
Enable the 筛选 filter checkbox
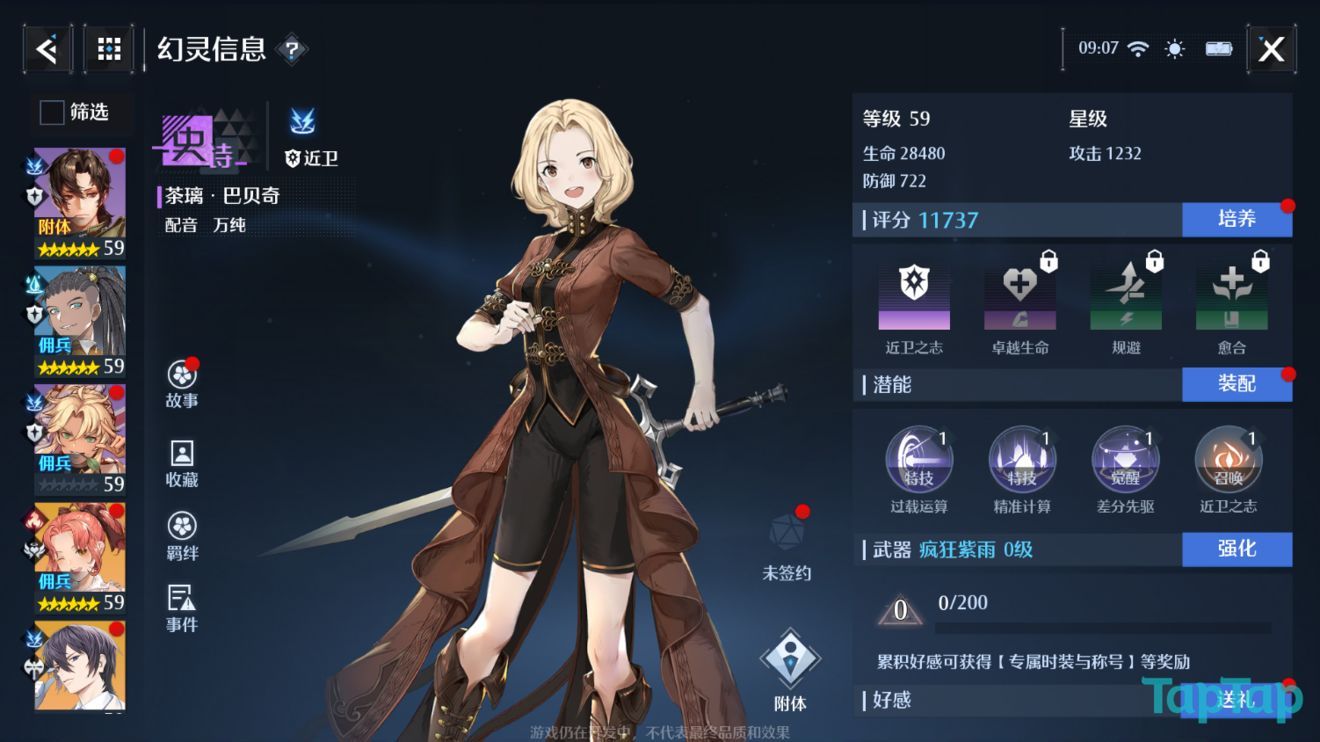pyautogui.click(x=50, y=113)
